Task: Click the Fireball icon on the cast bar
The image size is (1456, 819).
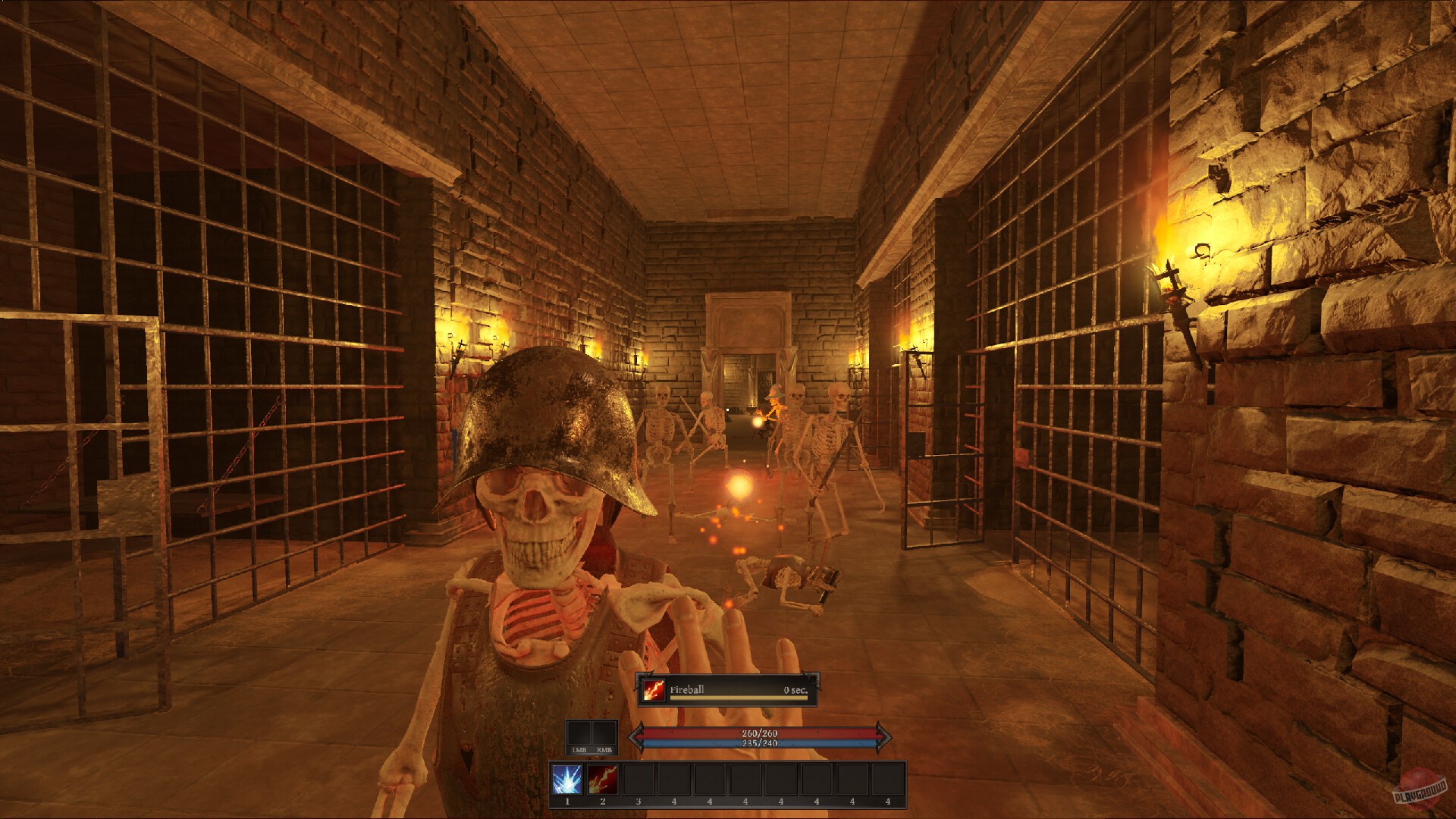Action: (x=653, y=690)
